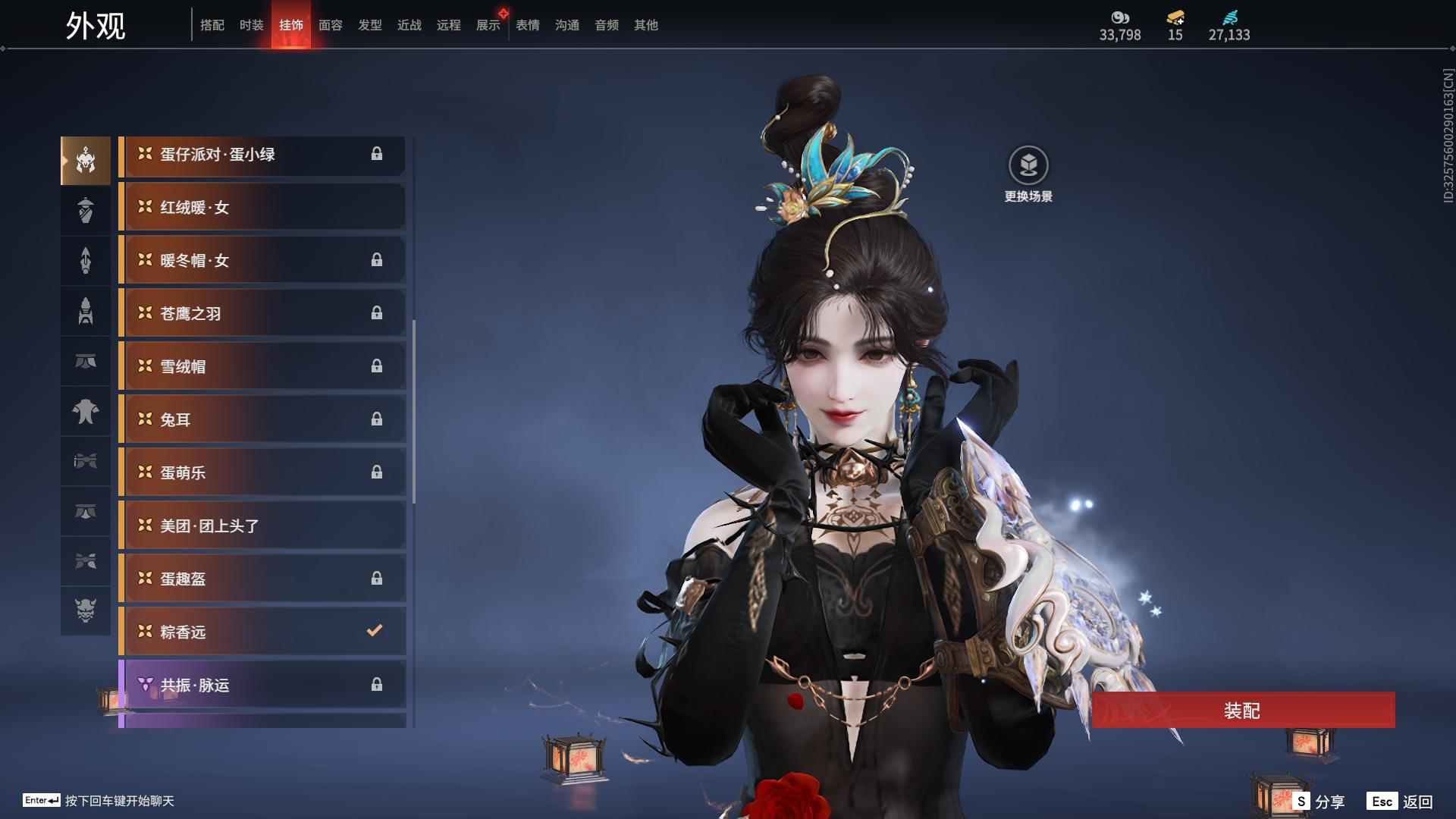
Task: Click the skirt-shaped waist accessory category icon
Action: coord(86,361)
